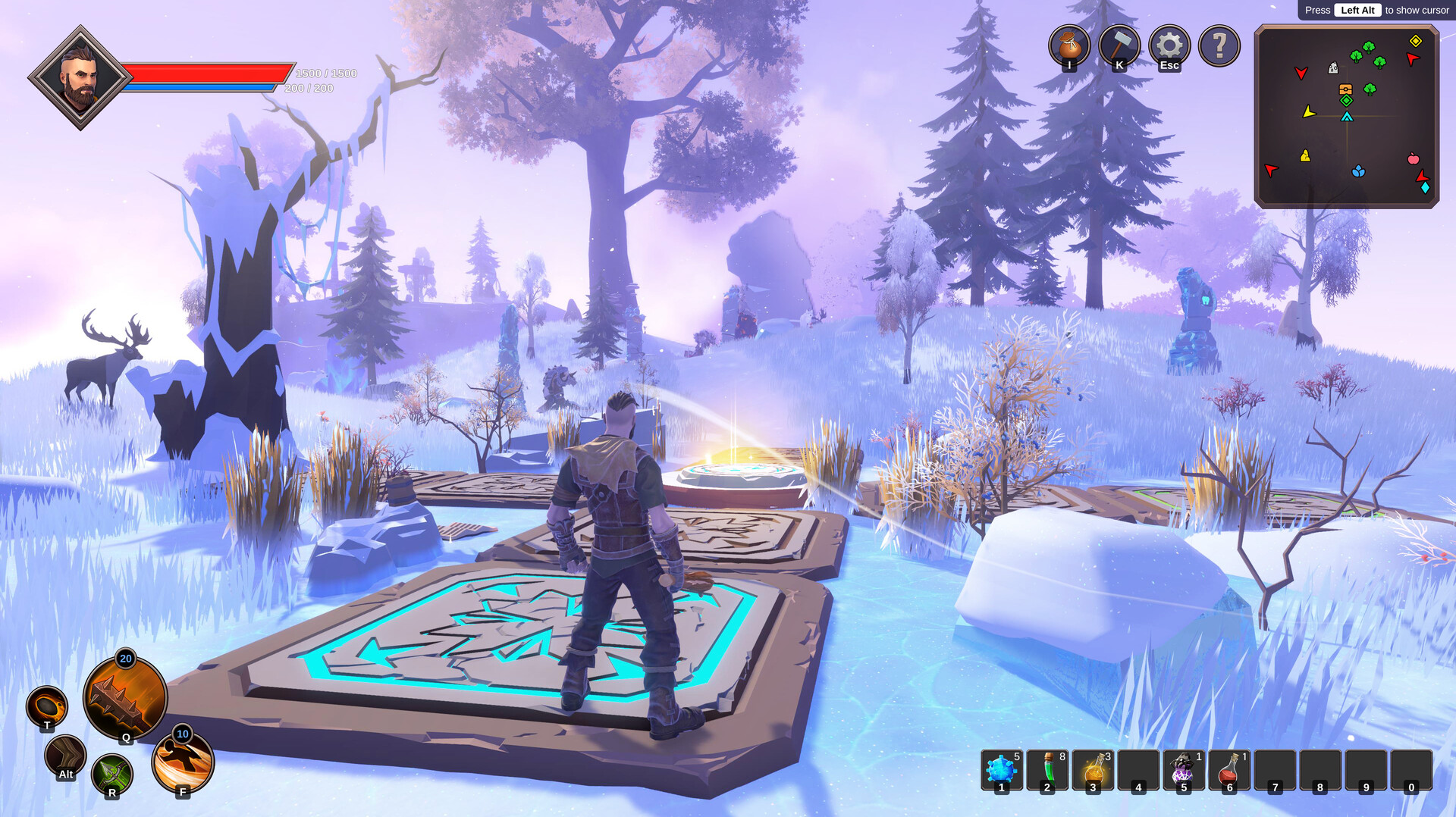Click the treasure chest marker on minimap
The image size is (1456, 817).
pyautogui.click(x=1345, y=89)
